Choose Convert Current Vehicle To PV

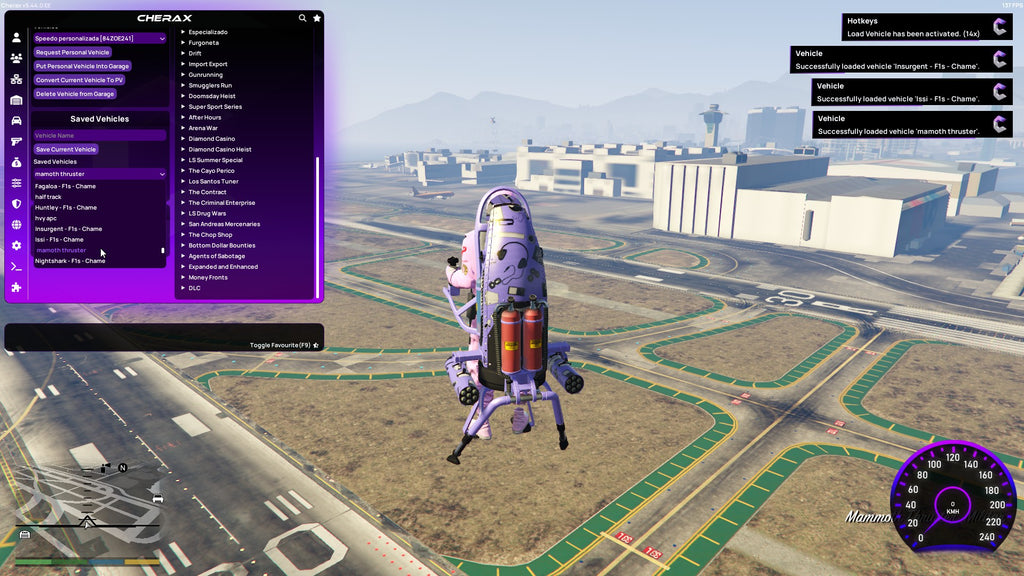(79, 80)
